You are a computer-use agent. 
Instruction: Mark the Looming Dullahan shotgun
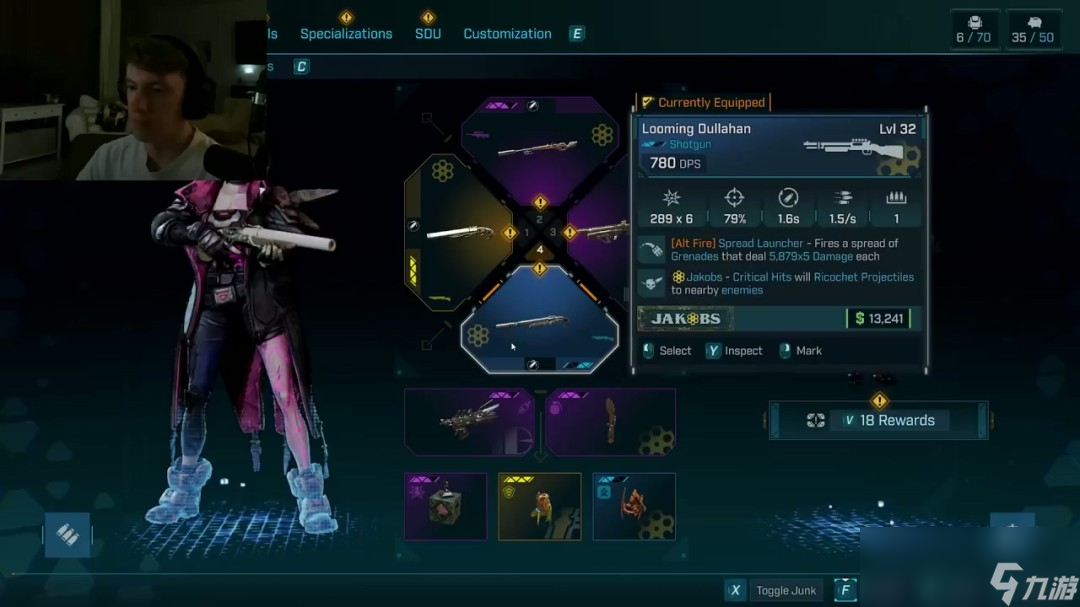tap(808, 351)
